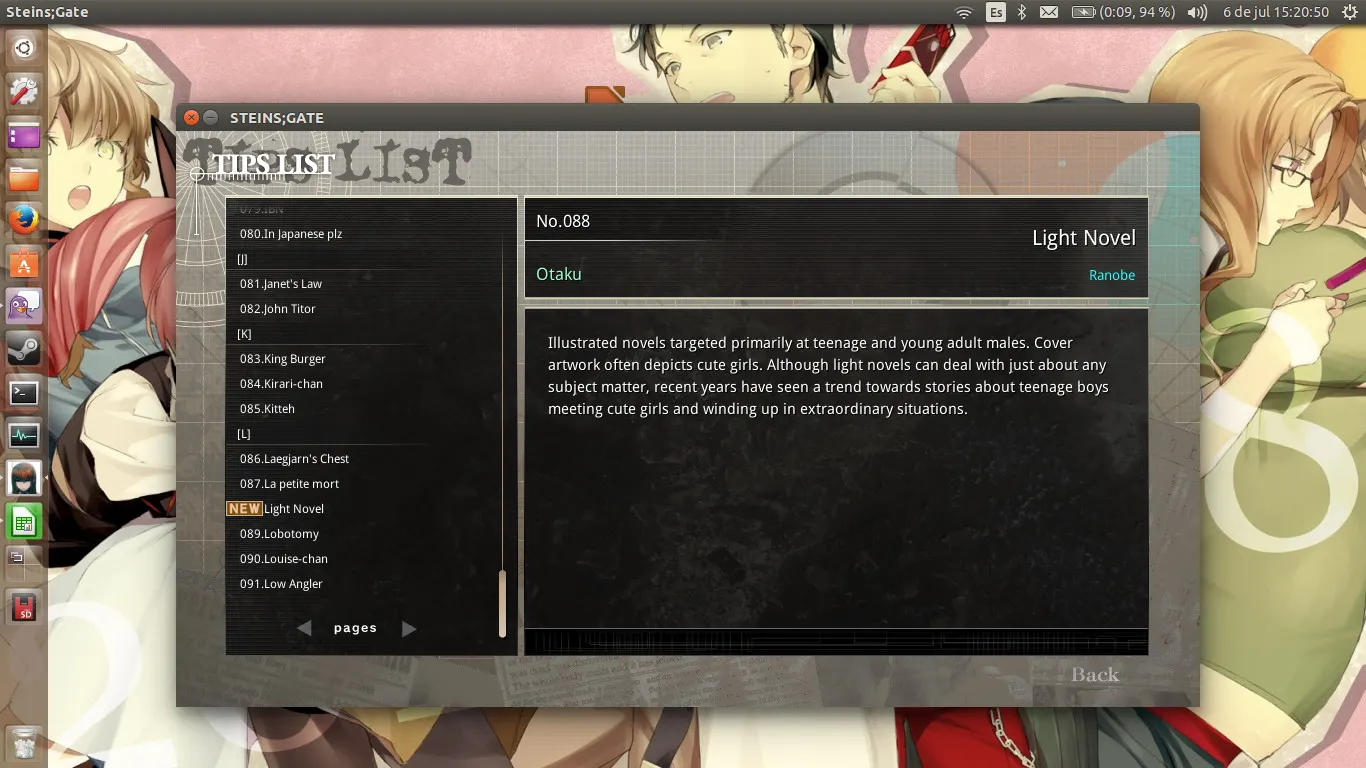Toggle the Es keyboard layout indicator
The image size is (1366, 768).
tap(995, 11)
